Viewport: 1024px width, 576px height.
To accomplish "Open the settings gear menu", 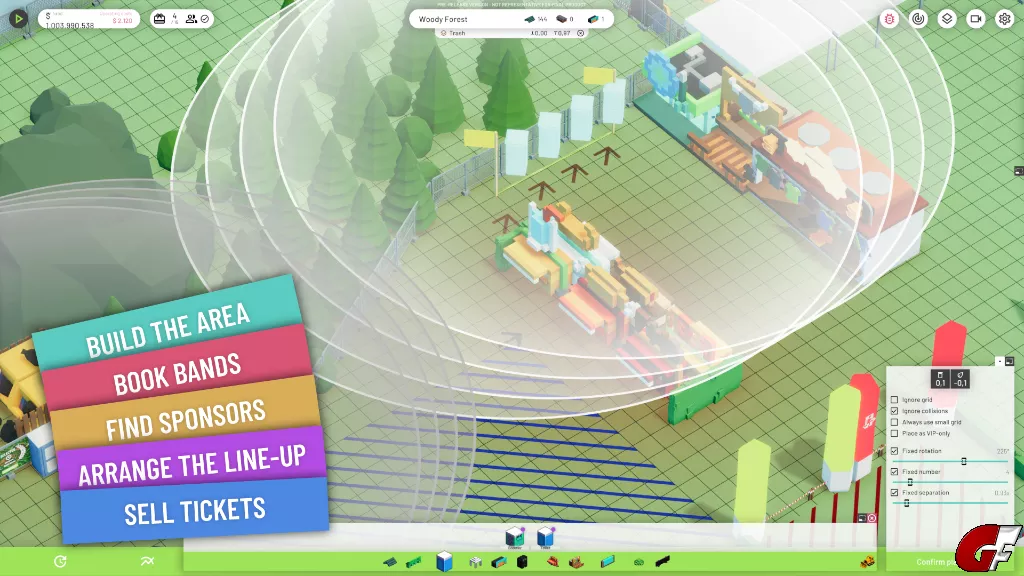I will coord(1004,19).
